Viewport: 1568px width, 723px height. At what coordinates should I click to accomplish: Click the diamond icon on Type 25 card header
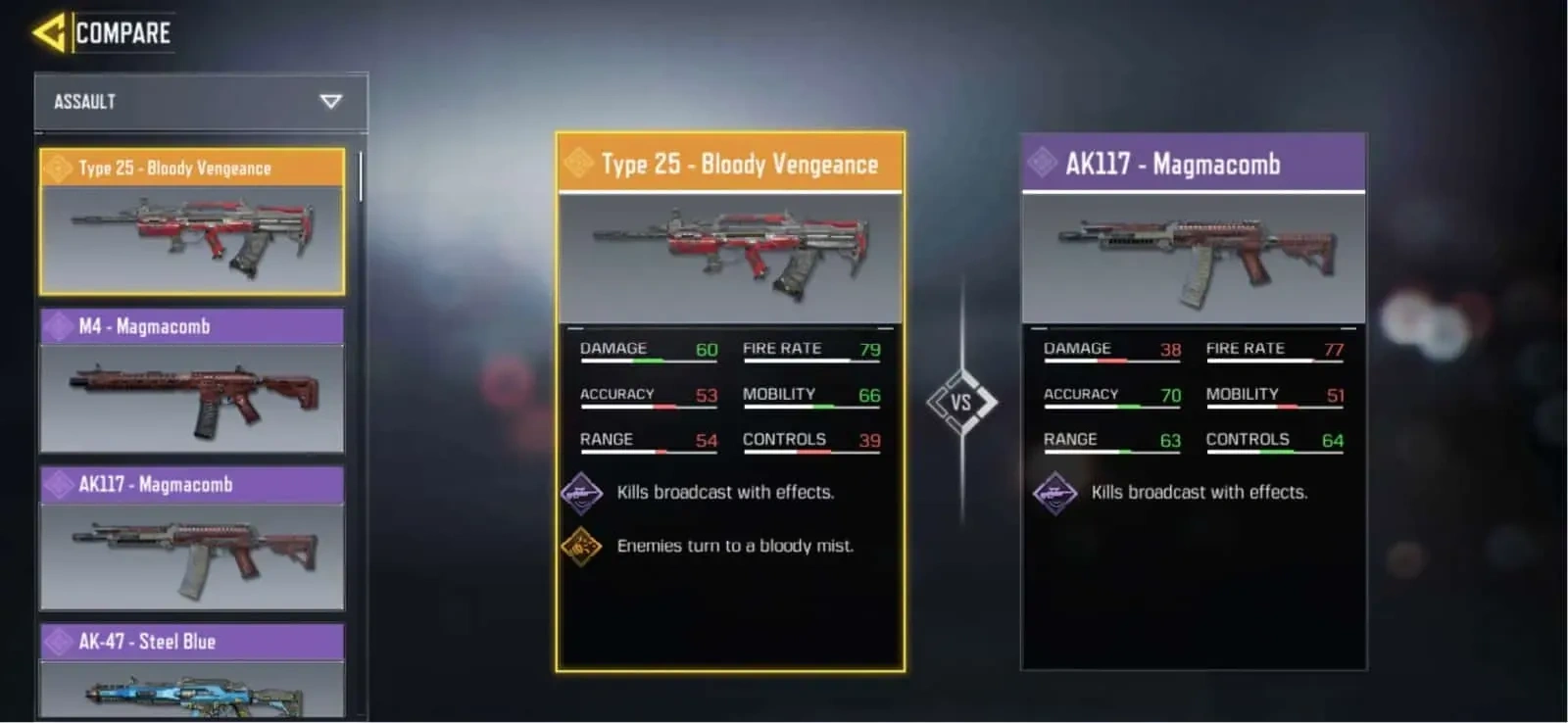pos(576,164)
